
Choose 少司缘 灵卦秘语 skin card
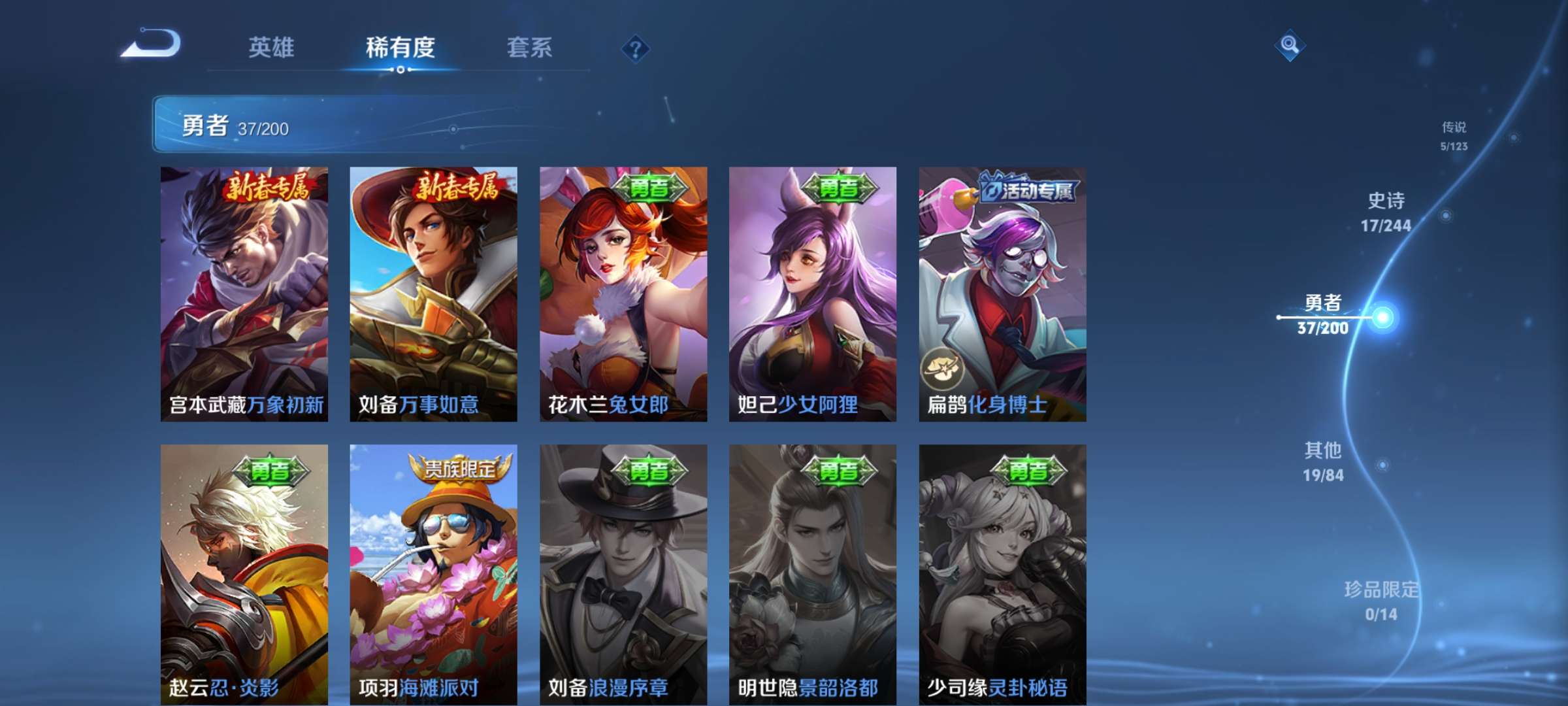pos(1002,574)
